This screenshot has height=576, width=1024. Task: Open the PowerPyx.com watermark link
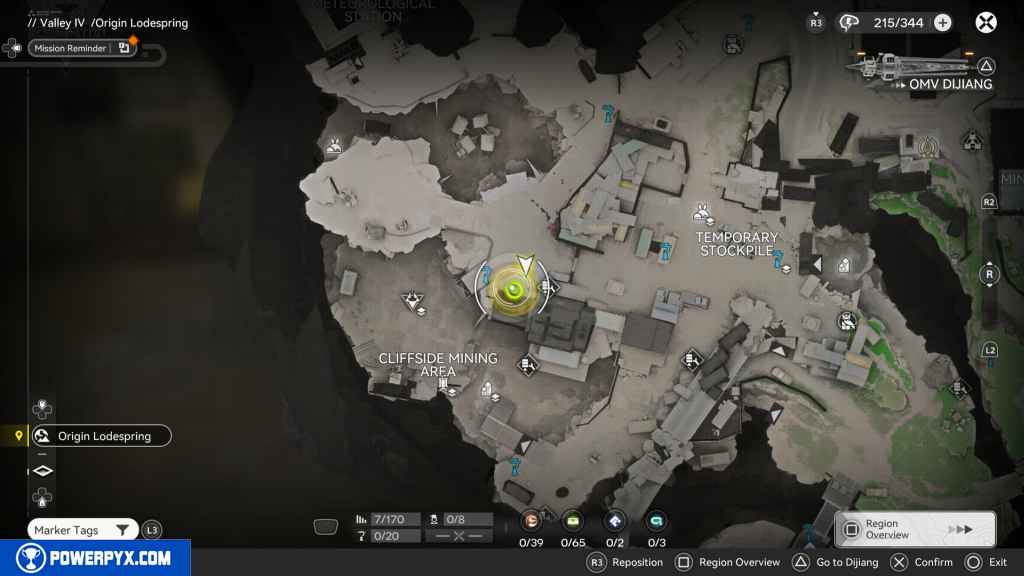(95, 558)
